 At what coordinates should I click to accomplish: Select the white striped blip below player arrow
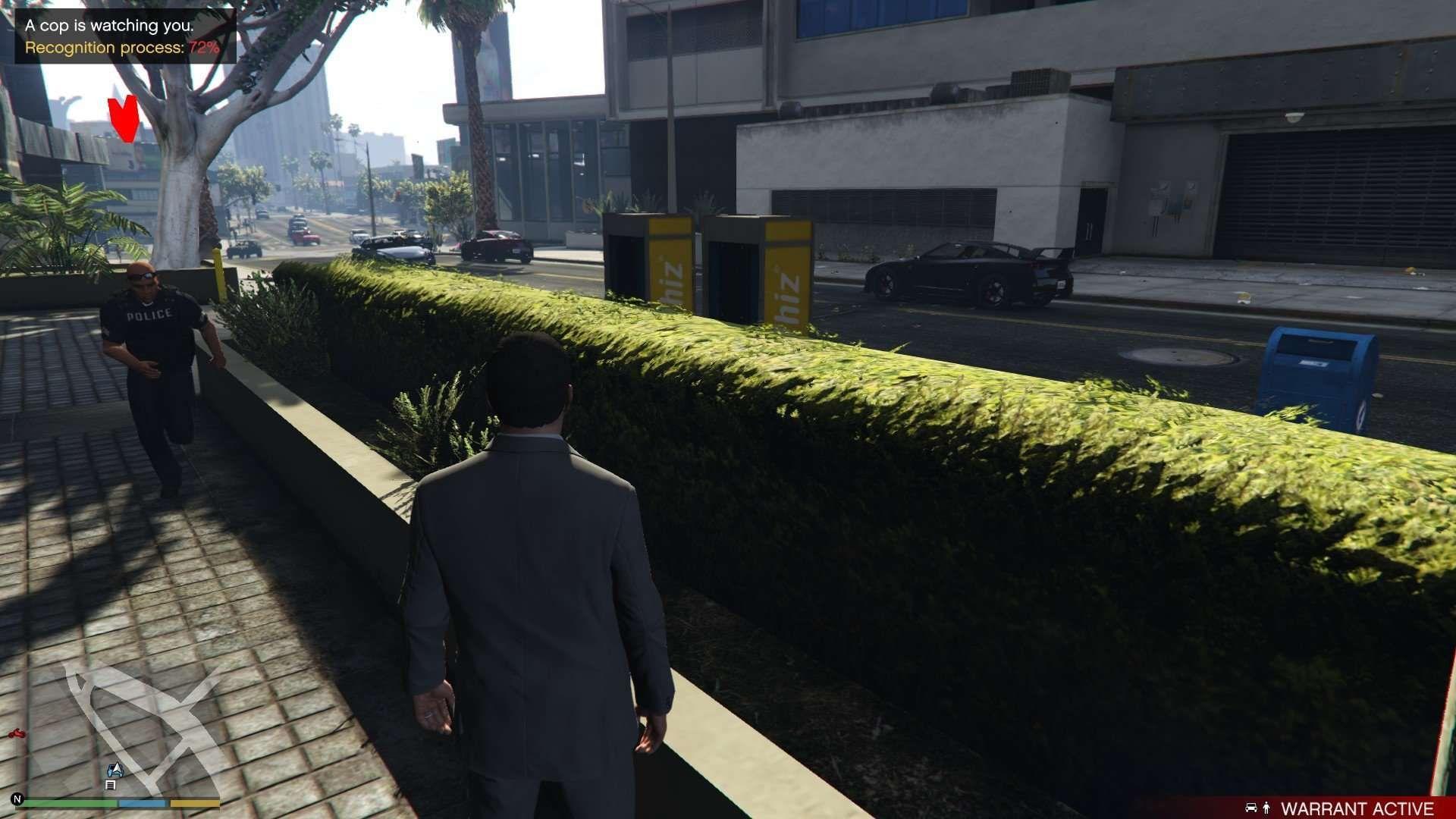[111, 785]
